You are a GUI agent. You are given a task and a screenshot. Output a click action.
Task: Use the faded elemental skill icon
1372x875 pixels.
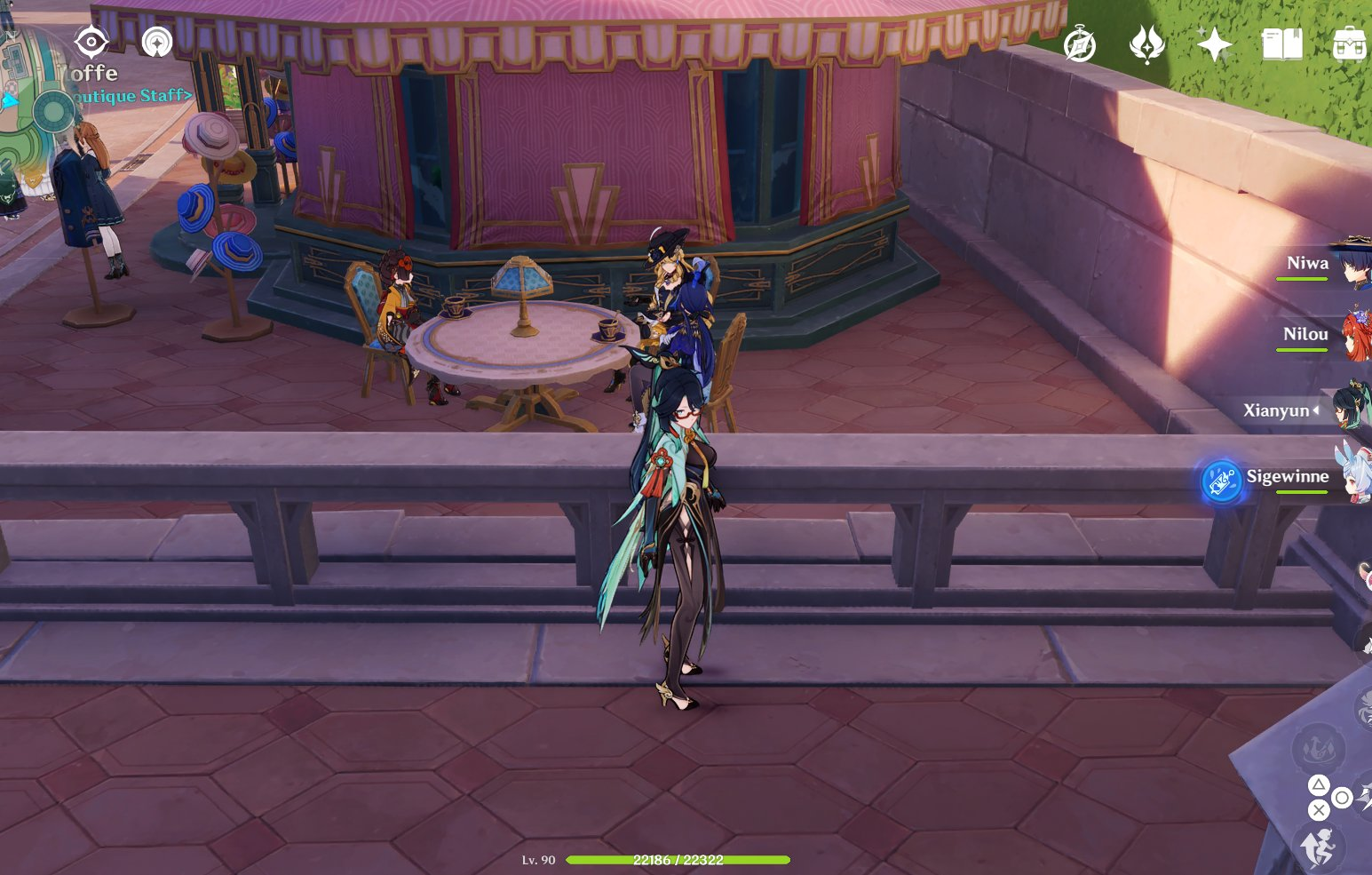(x=1318, y=749)
